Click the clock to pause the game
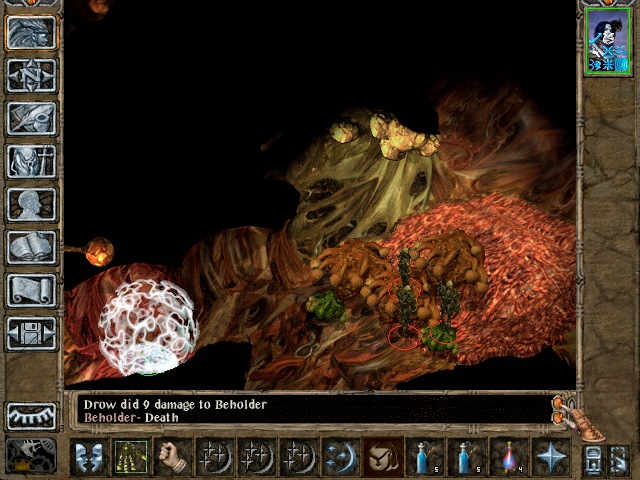640x480 pixels. (31, 455)
